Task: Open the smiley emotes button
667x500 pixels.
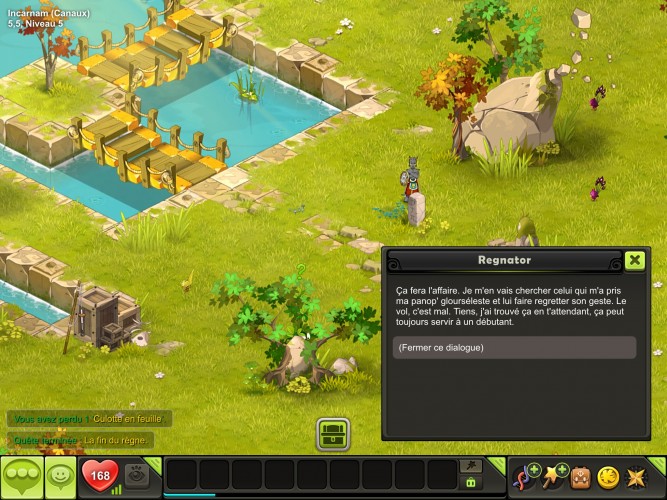Action: click(x=60, y=476)
